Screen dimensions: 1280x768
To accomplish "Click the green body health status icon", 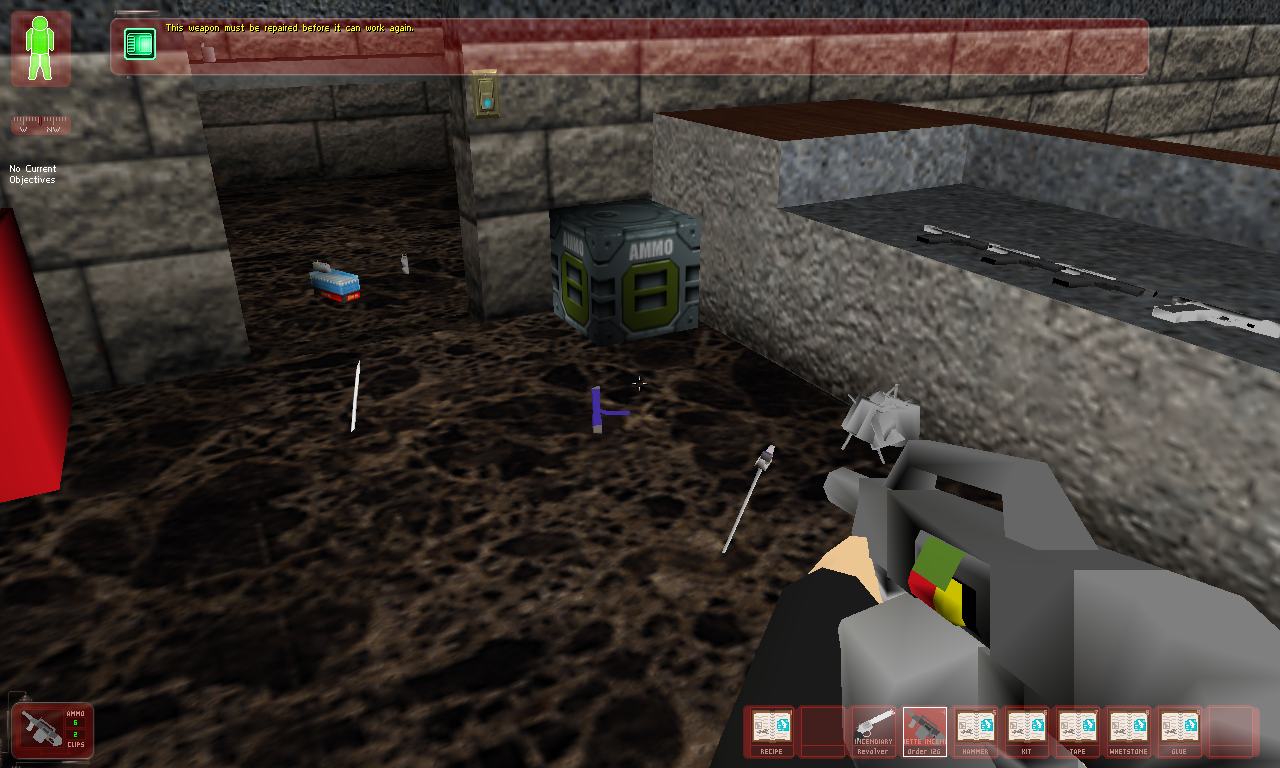I will coord(41,48).
